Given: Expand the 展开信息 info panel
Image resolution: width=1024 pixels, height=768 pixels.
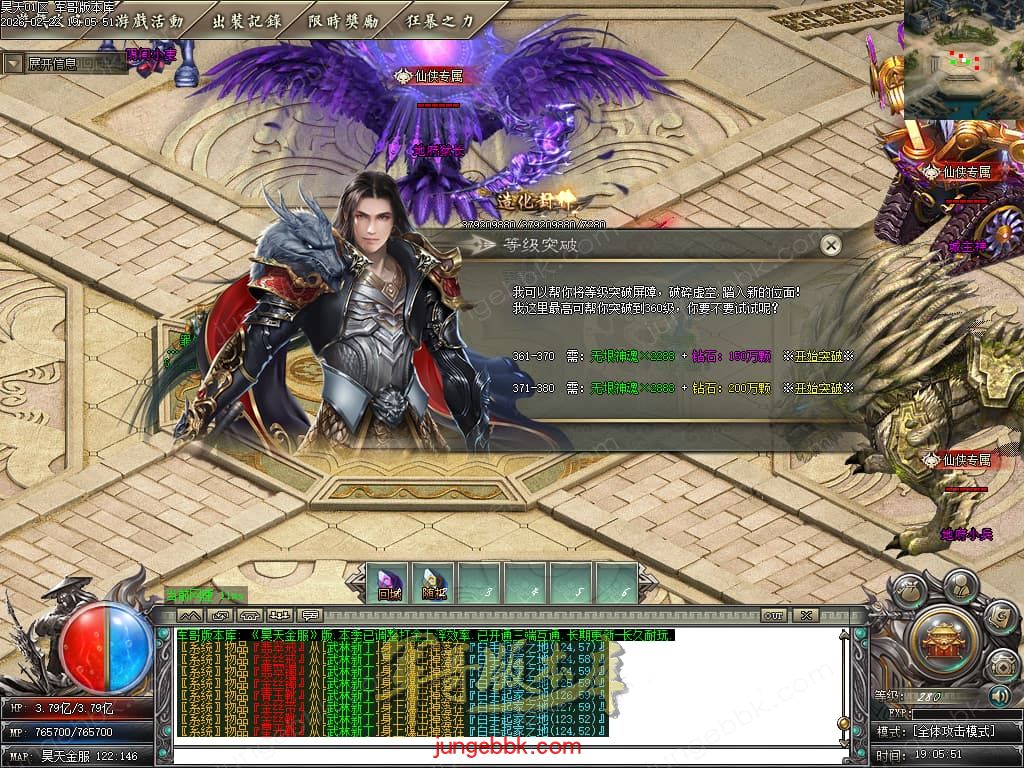Looking at the screenshot, I should (x=14, y=64).
